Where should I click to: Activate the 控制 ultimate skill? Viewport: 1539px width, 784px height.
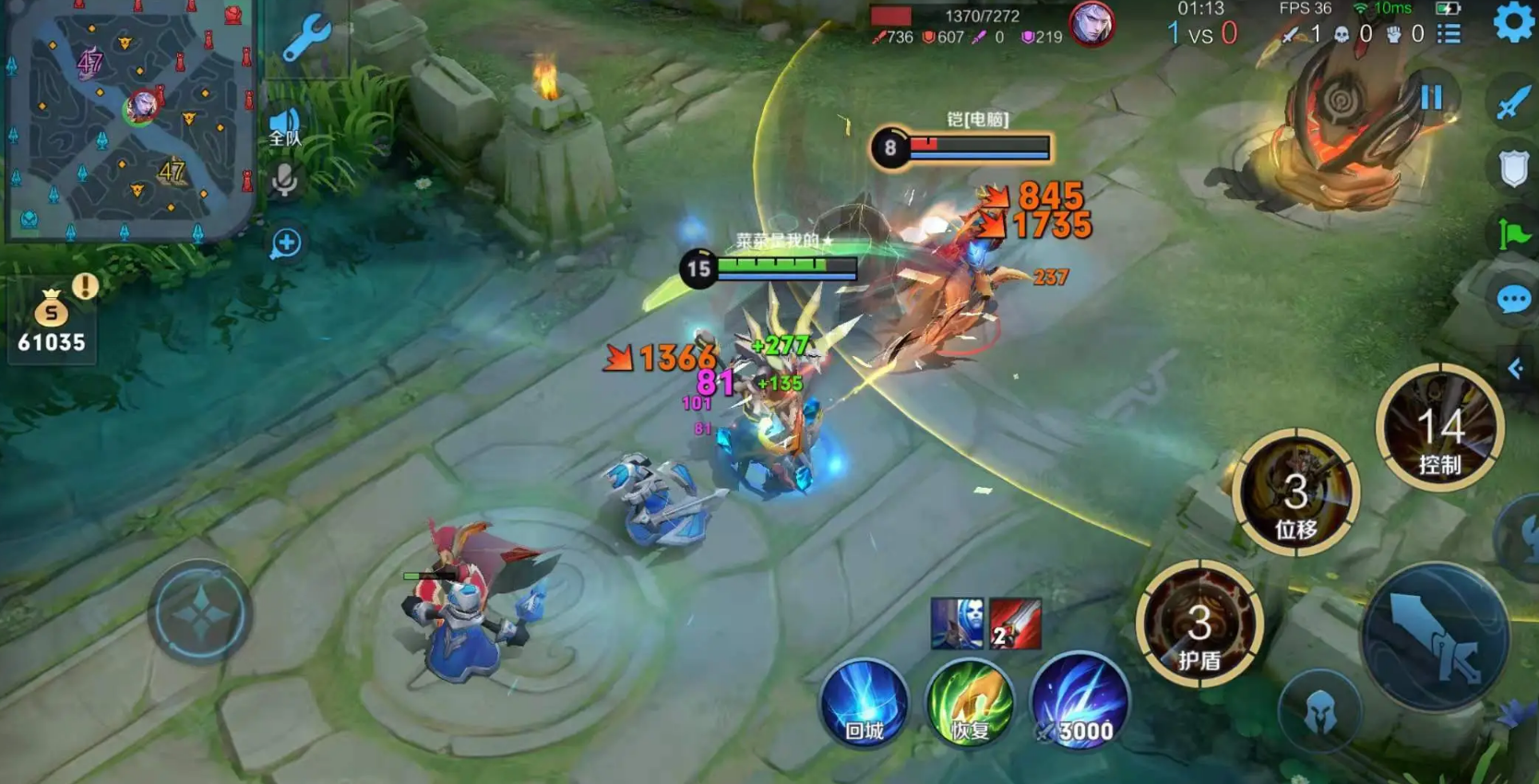1439,429
